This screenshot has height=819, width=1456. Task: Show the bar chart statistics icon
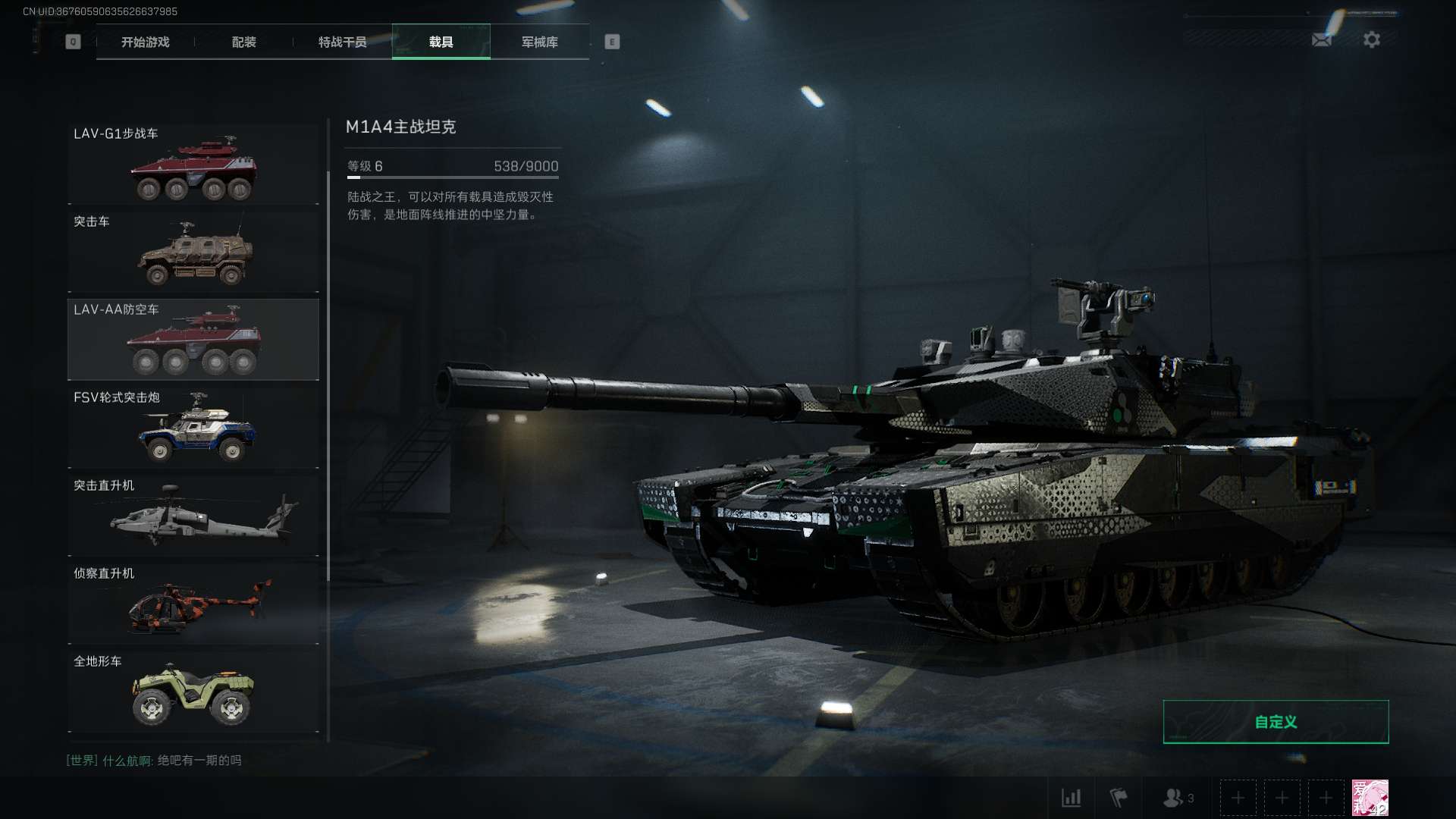[x=1072, y=798]
